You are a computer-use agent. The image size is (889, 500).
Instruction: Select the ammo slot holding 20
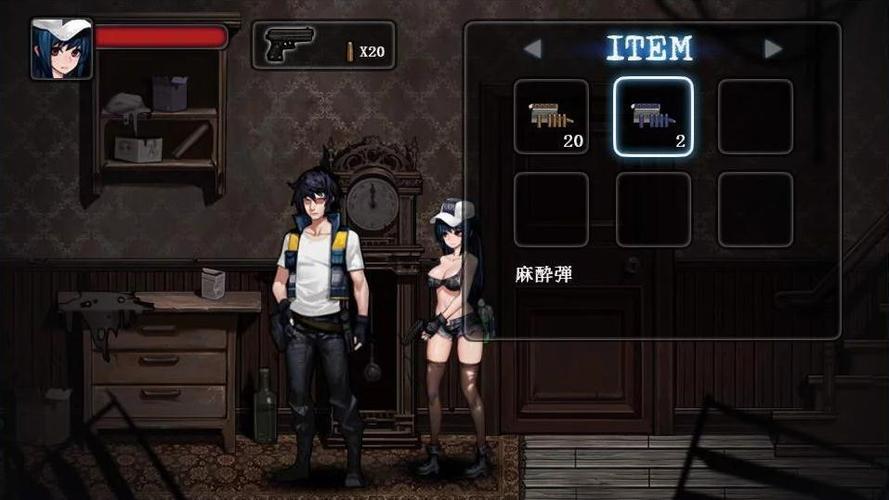coord(551,117)
